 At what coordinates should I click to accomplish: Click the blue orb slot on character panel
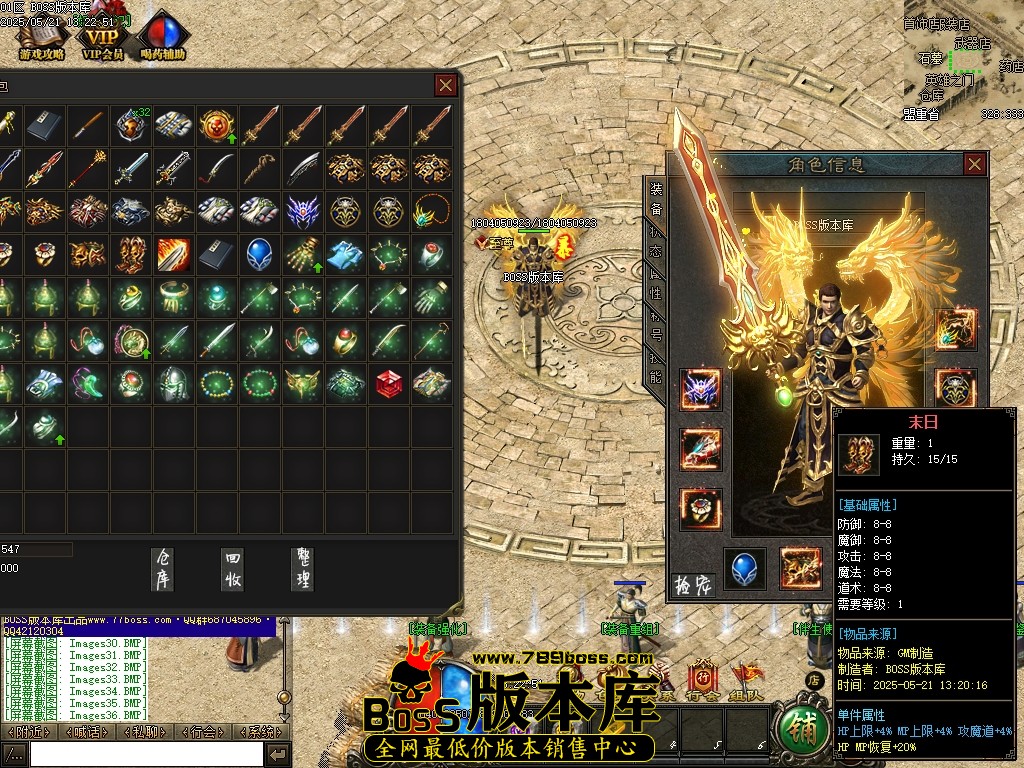coord(744,567)
